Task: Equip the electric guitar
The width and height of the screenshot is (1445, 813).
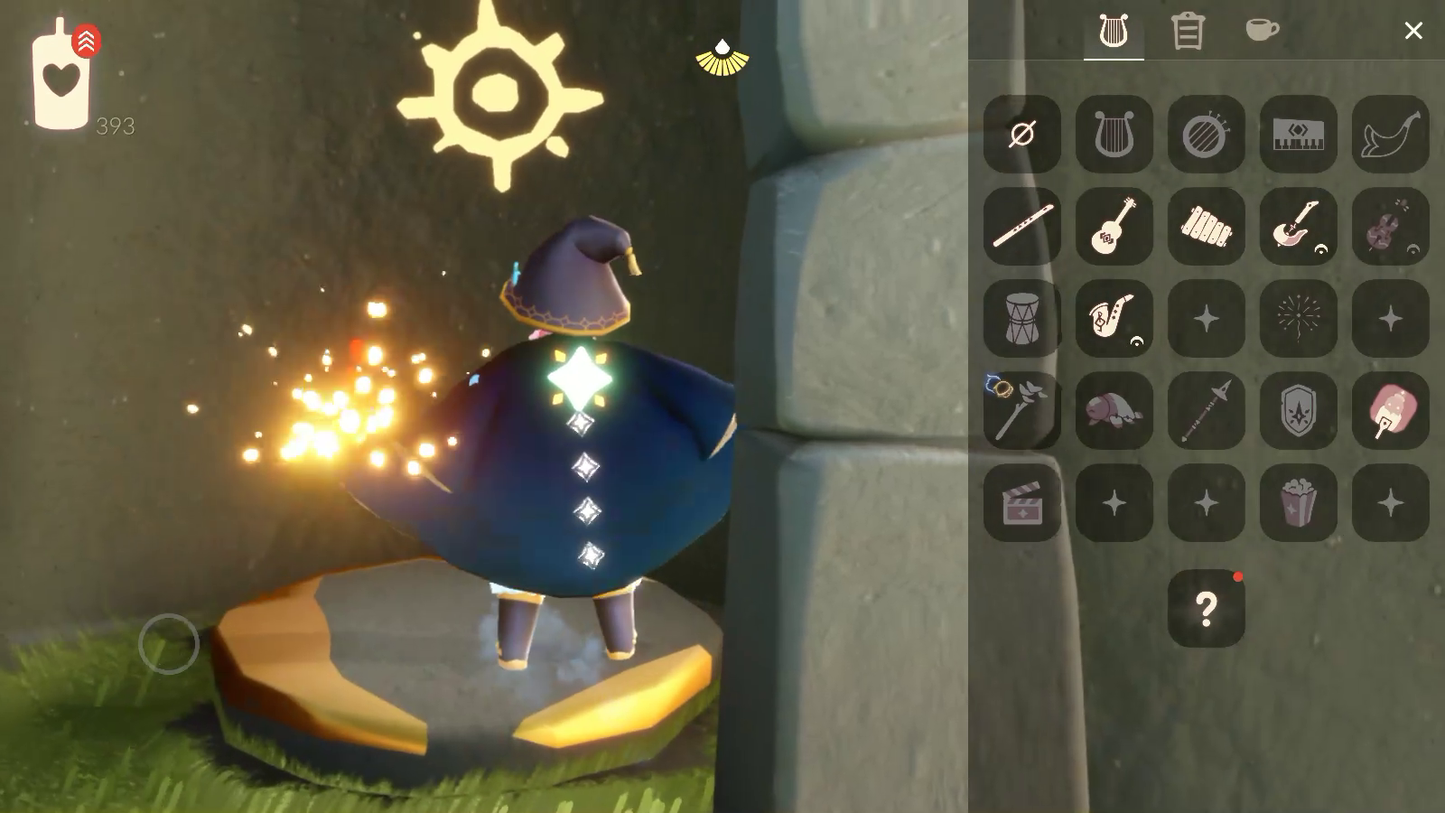Action: point(1298,226)
